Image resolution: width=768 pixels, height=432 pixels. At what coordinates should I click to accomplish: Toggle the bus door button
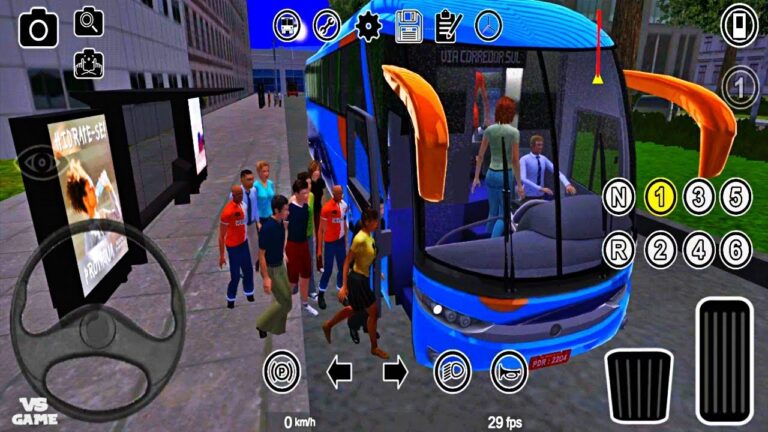point(739,24)
